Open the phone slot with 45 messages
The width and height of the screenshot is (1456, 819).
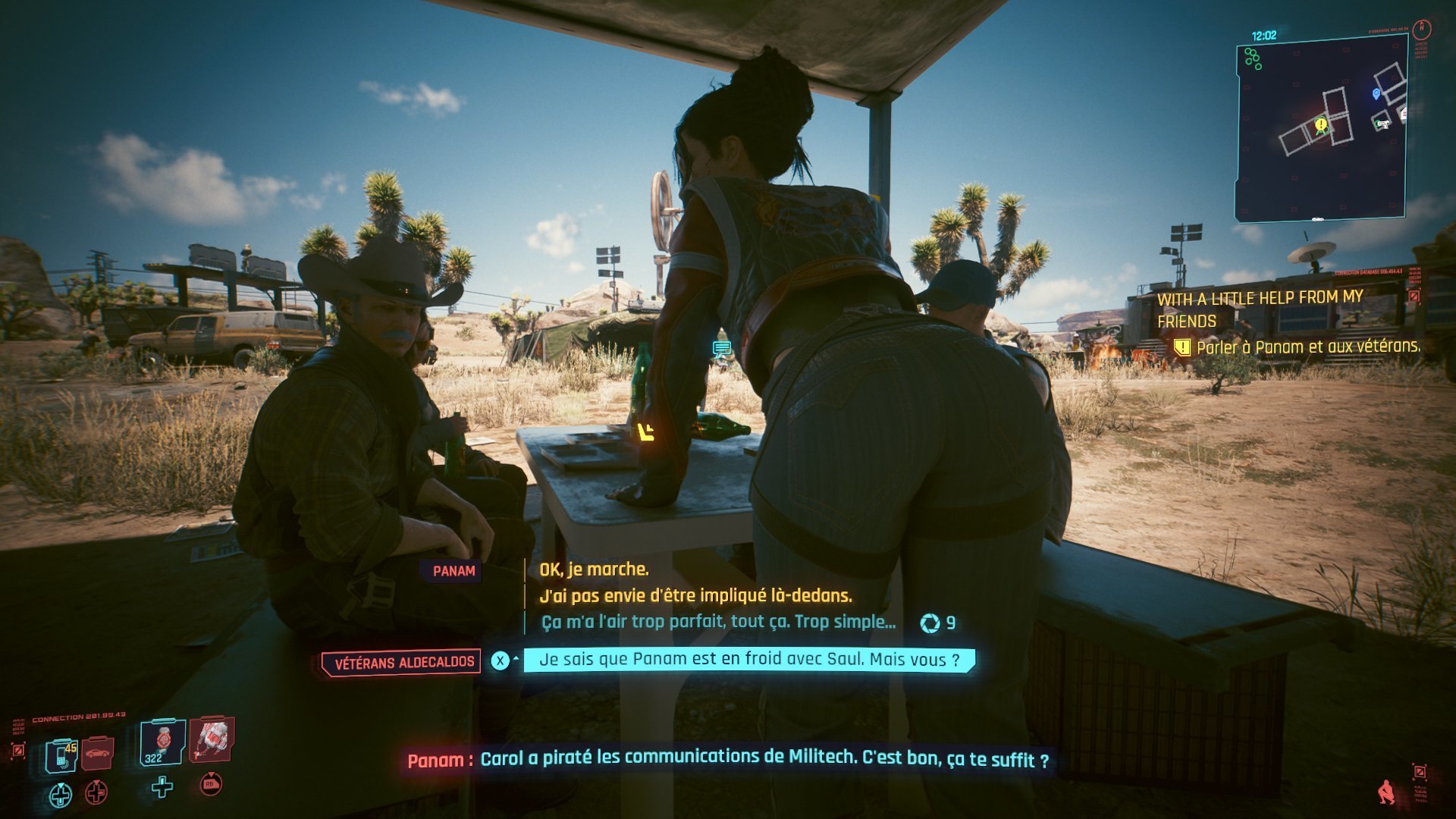pyautogui.click(x=62, y=755)
